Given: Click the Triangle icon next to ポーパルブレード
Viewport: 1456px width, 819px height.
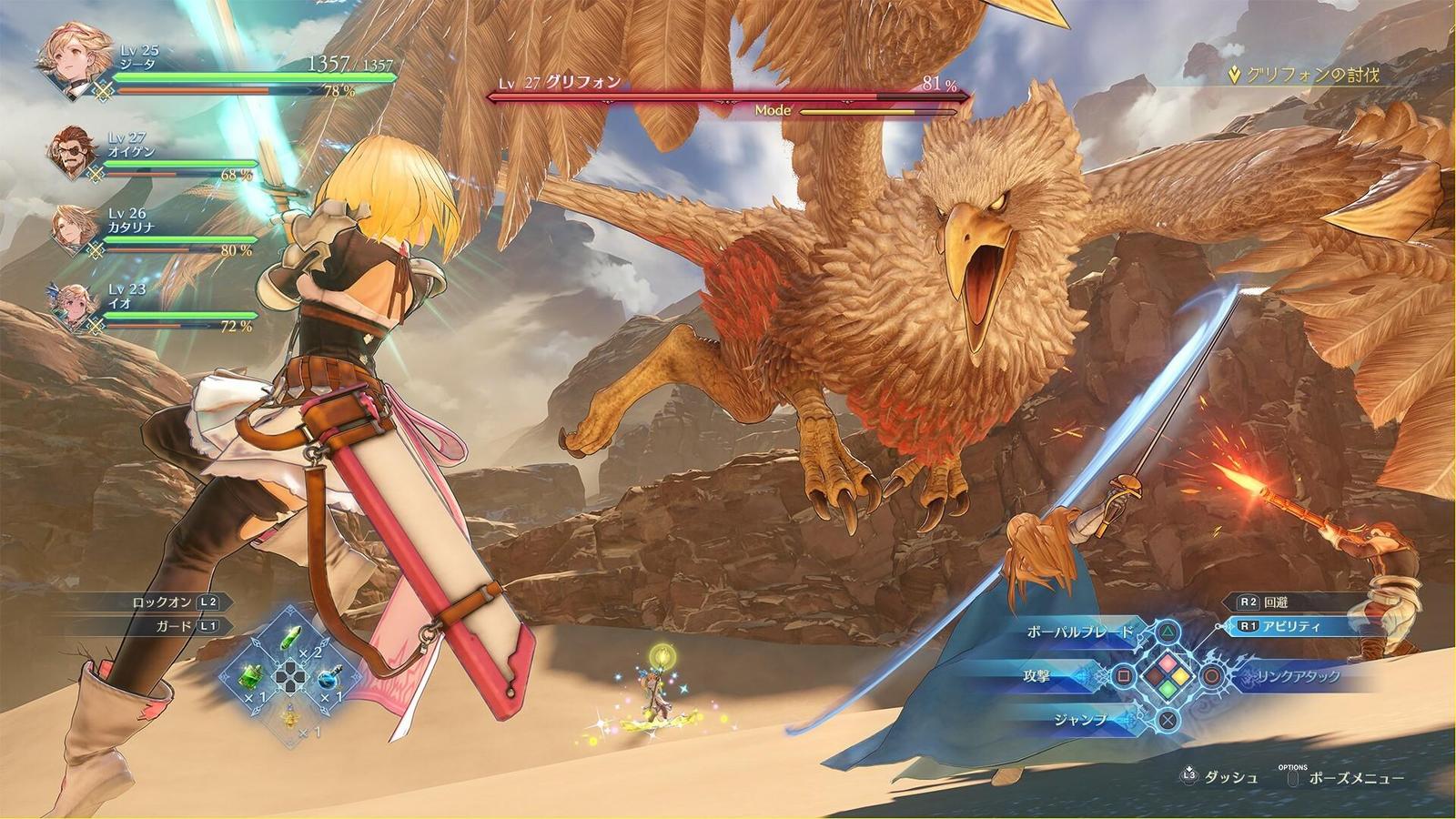Looking at the screenshot, I should [1168, 632].
